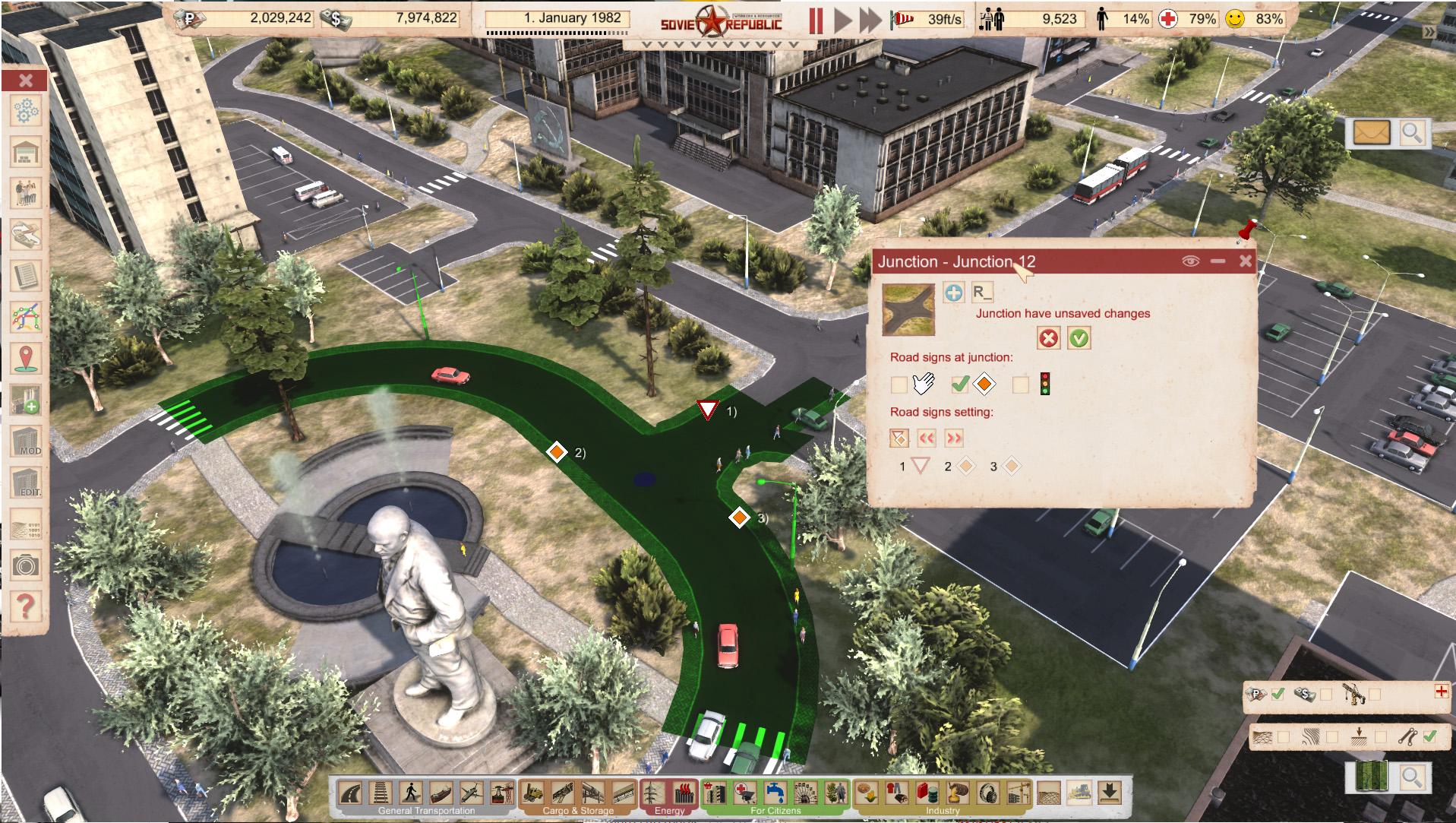Image resolution: width=1456 pixels, height=823 pixels.
Task: Enable the traffic light checkbox
Action: (1021, 385)
